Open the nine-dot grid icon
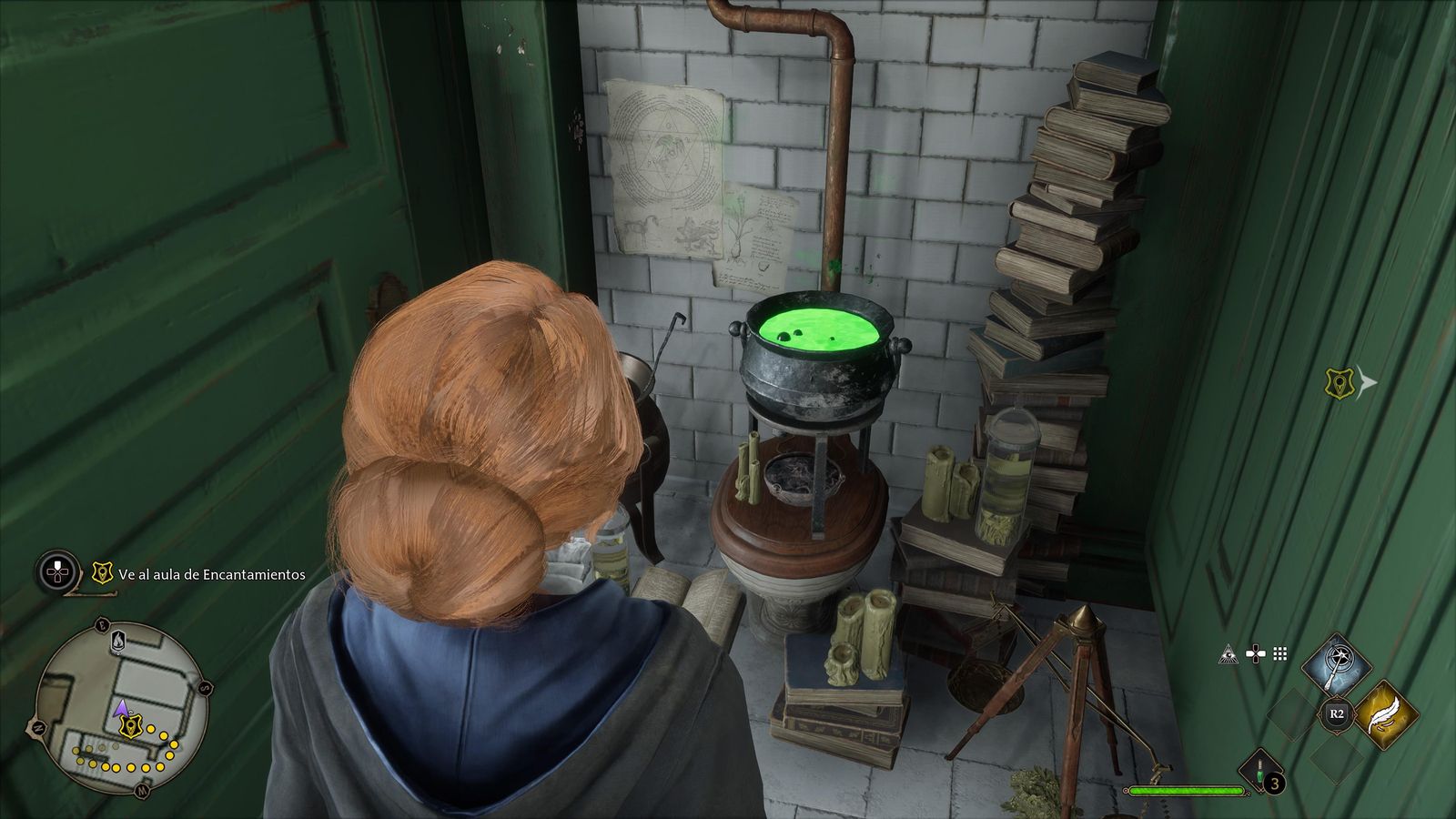The width and height of the screenshot is (1456, 819). coord(1280,653)
